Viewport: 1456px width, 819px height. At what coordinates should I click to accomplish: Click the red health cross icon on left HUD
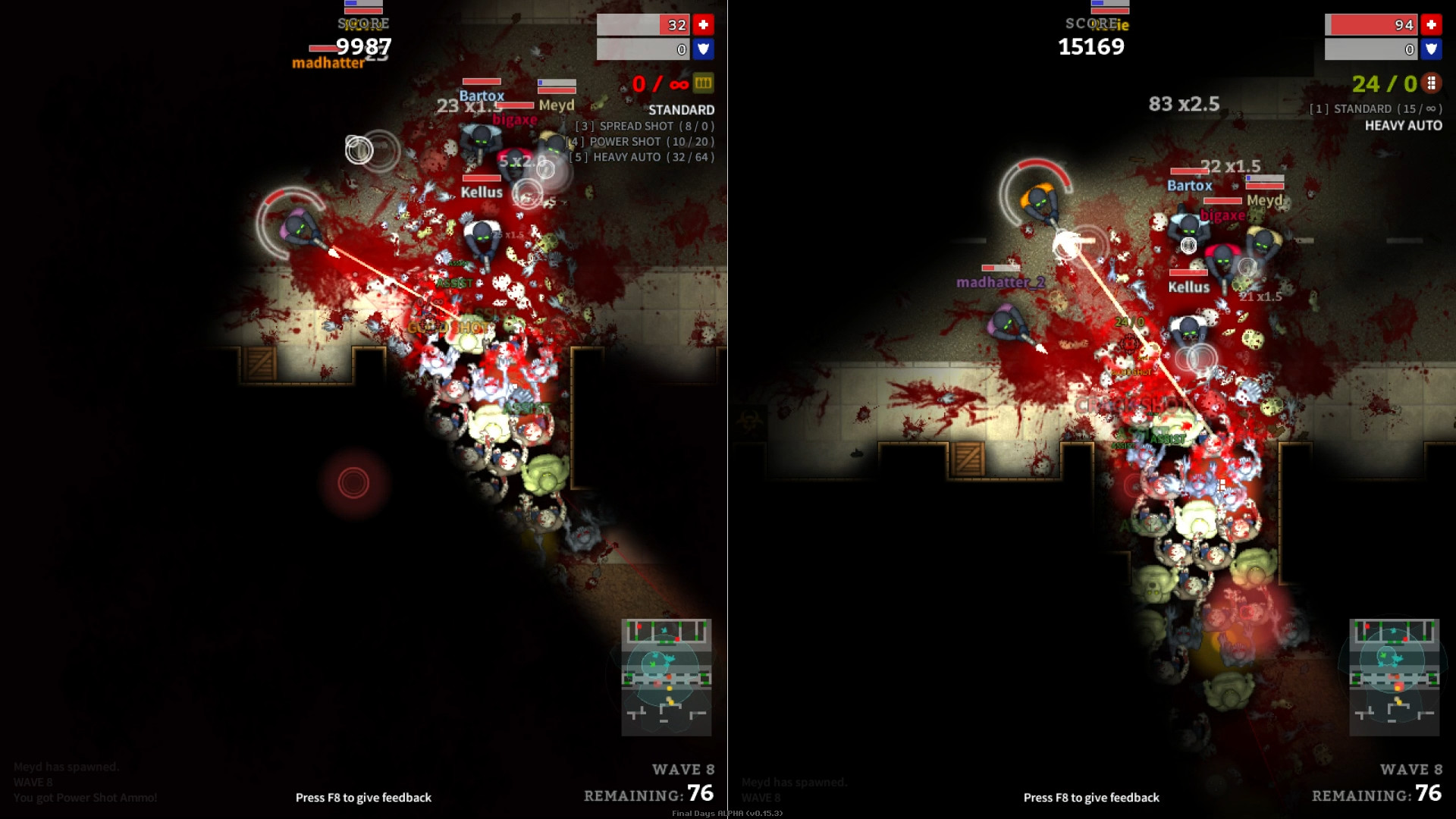[x=702, y=24]
